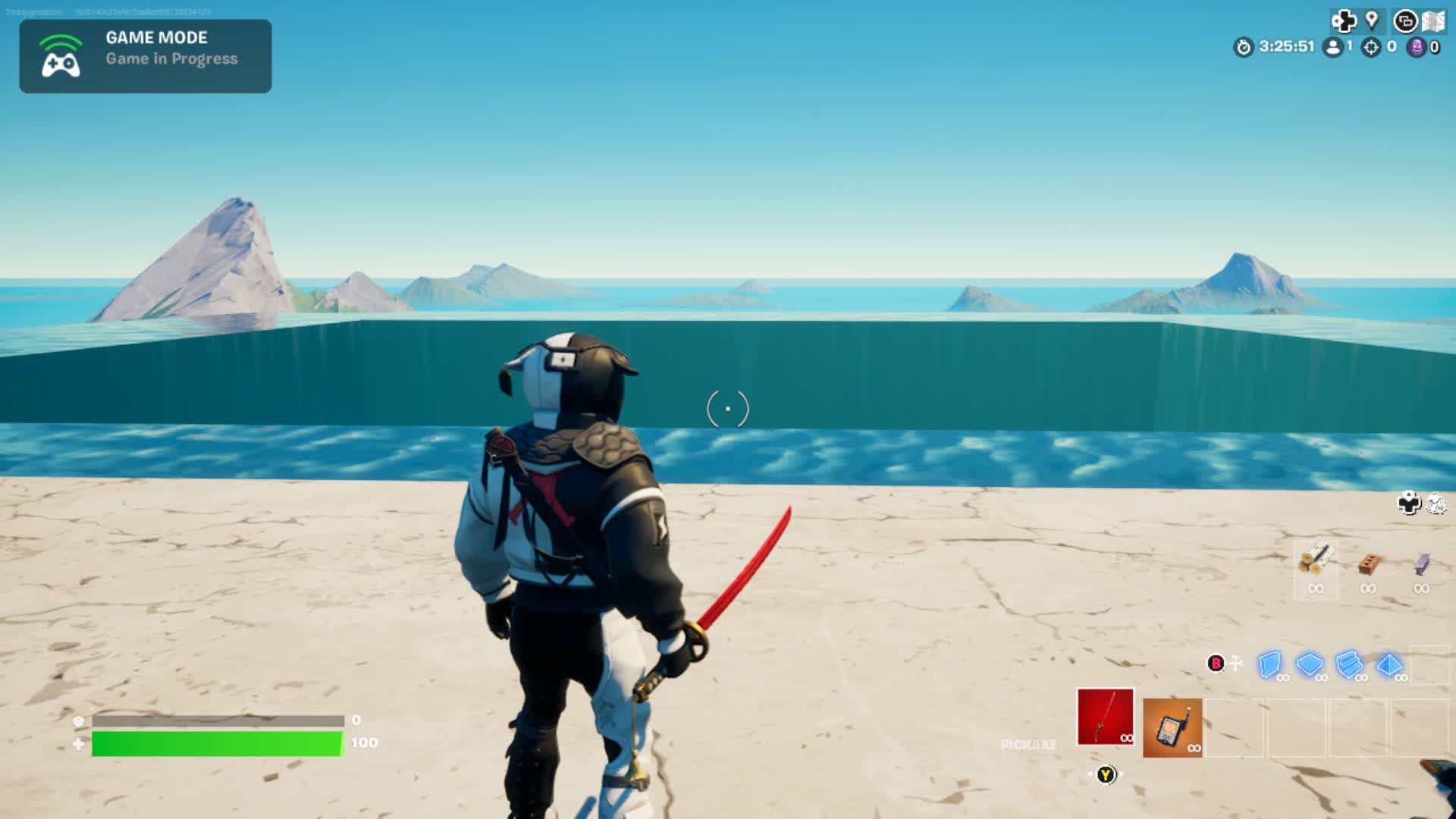Select the stairs building piece icon
This screenshot has height=819, width=1456.
tap(1348, 665)
